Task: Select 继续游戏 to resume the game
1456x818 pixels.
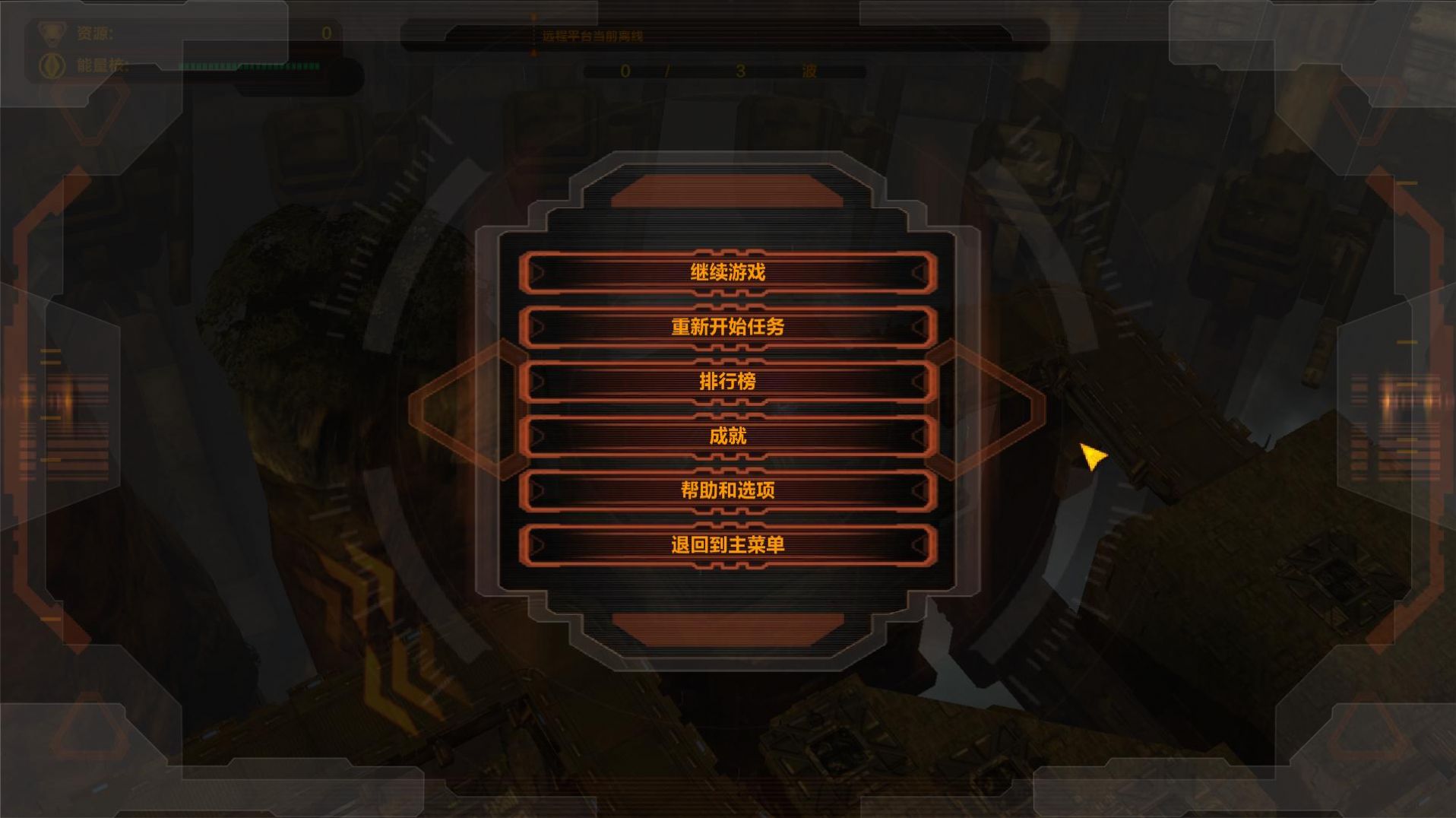Action: click(727, 271)
